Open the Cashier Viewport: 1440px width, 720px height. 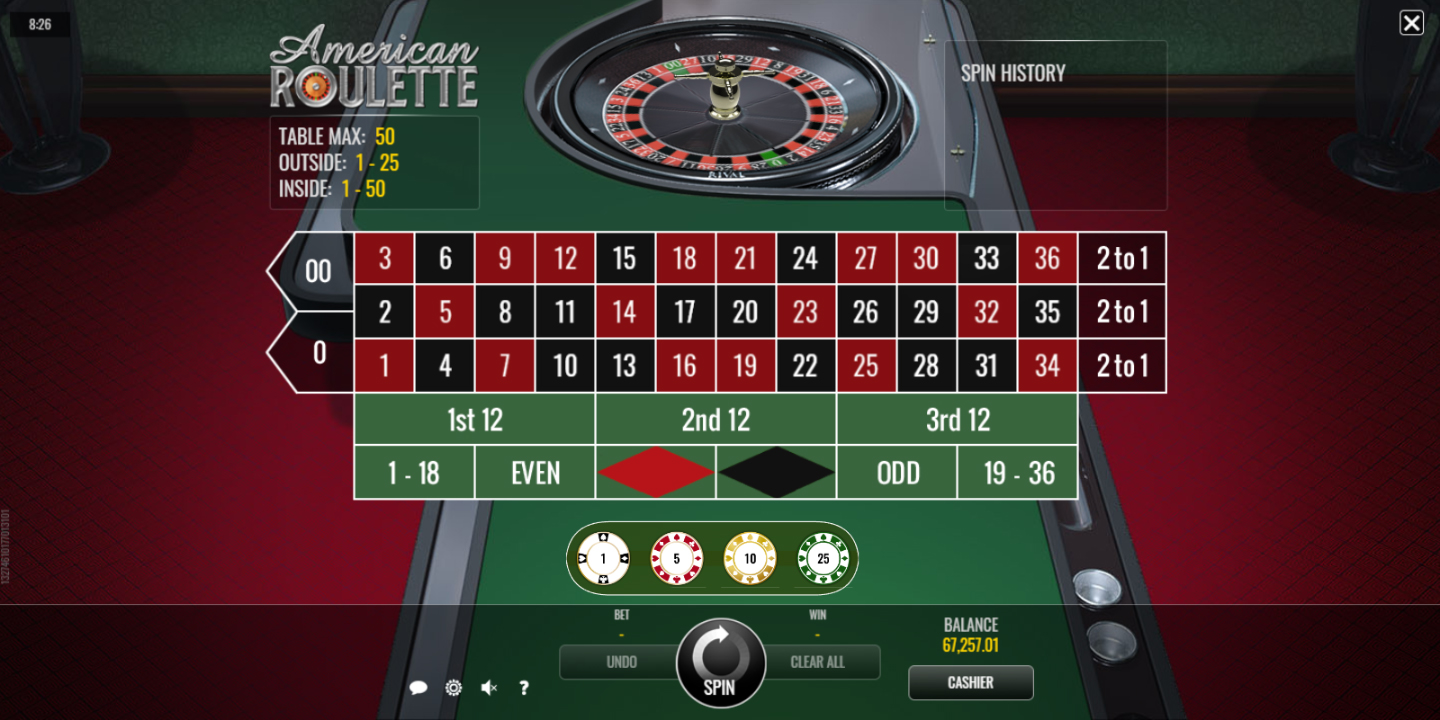pyautogui.click(x=970, y=682)
